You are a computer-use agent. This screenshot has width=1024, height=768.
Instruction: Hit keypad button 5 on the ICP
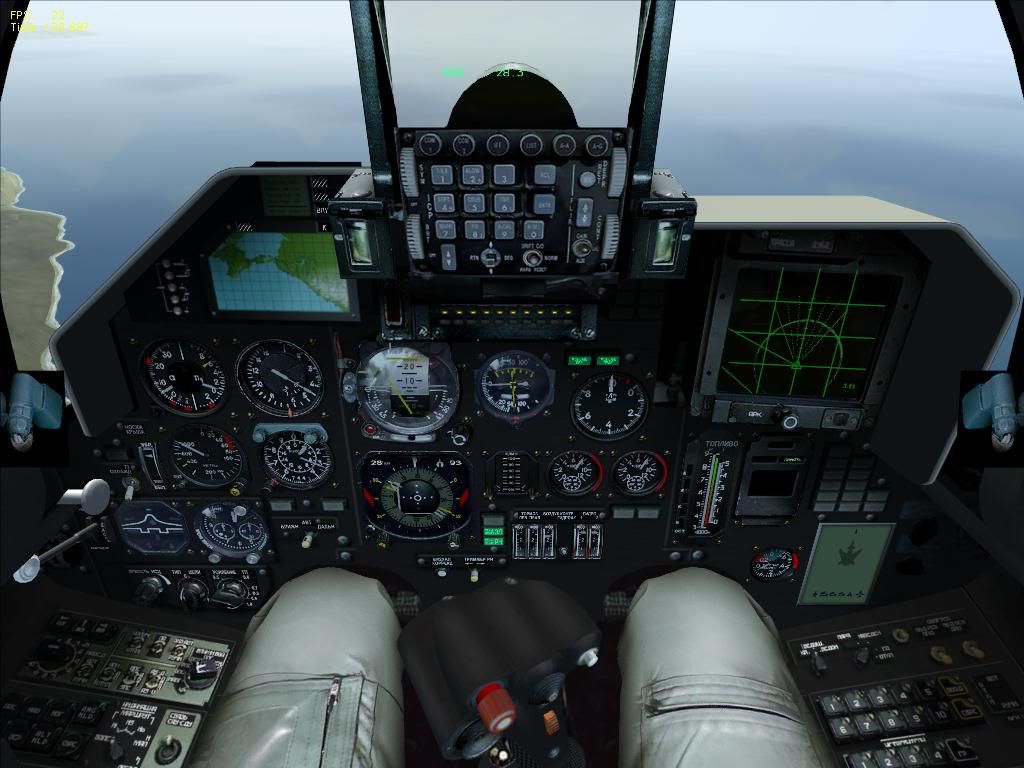click(475, 202)
